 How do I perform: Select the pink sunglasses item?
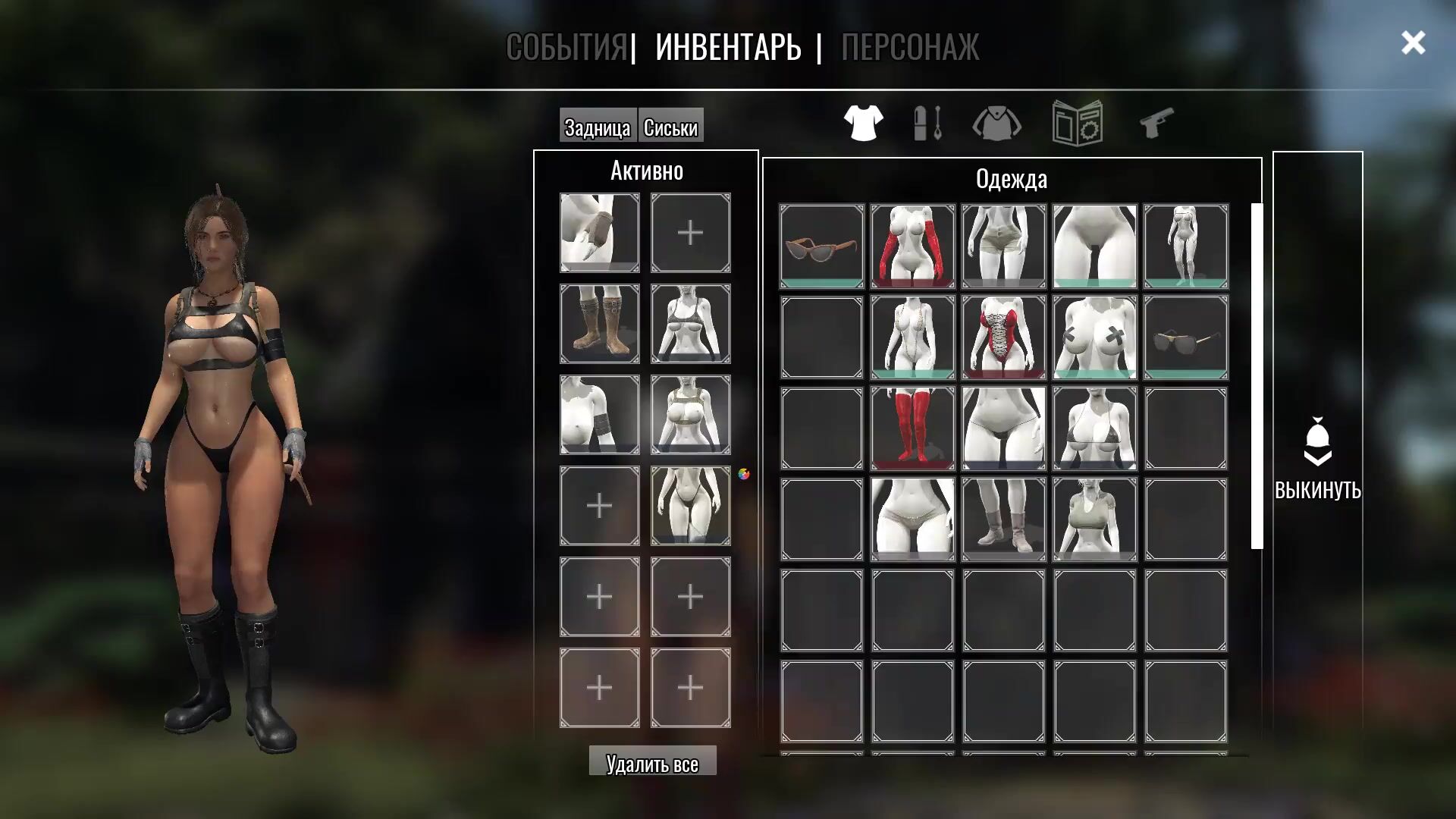(x=822, y=246)
